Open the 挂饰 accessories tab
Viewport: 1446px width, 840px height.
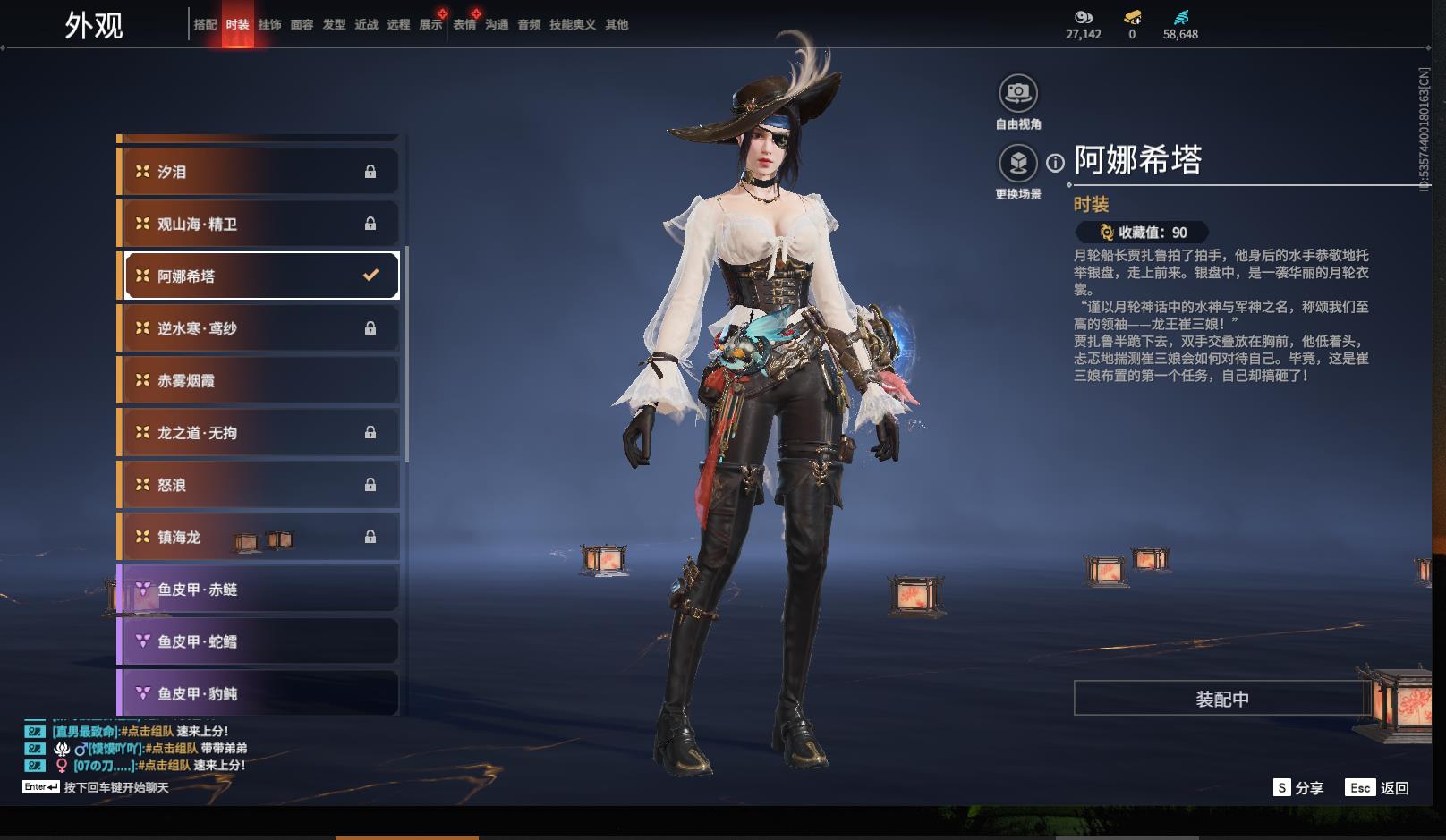click(269, 25)
